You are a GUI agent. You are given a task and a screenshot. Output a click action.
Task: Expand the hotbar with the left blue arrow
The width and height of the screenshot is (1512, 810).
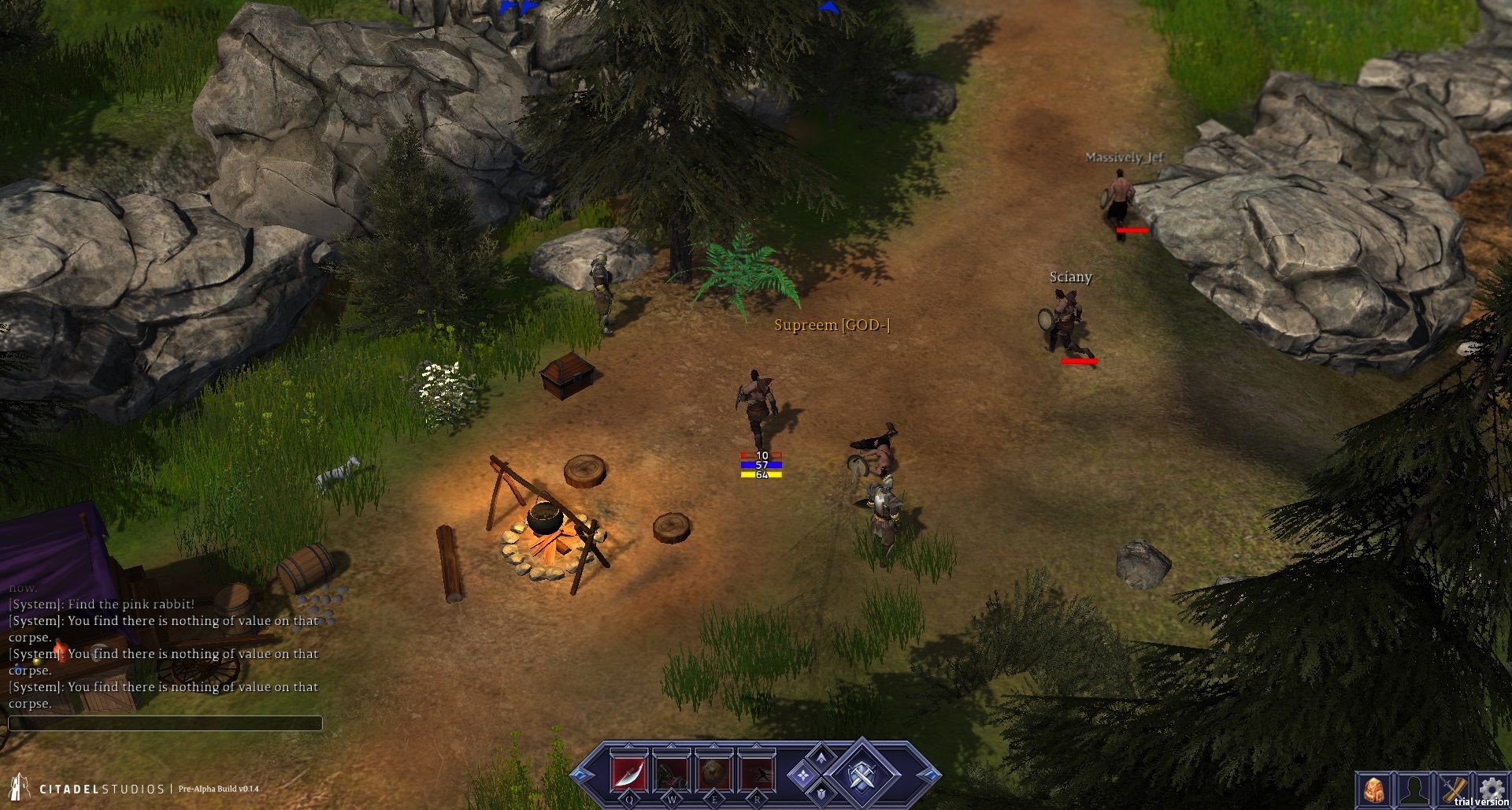click(x=580, y=775)
